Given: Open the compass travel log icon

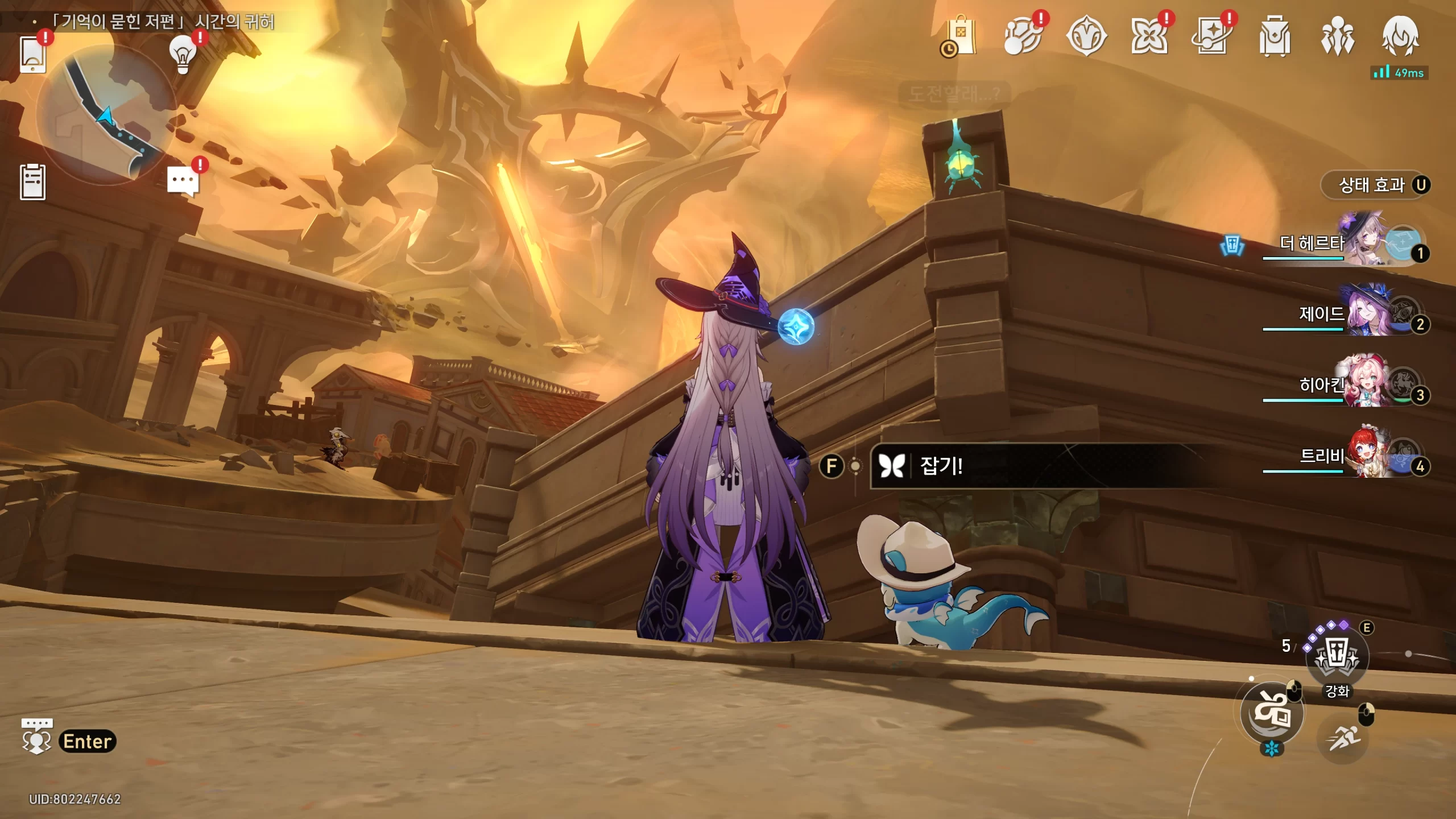Looking at the screenshot, I should click(x=1086, y=36).
